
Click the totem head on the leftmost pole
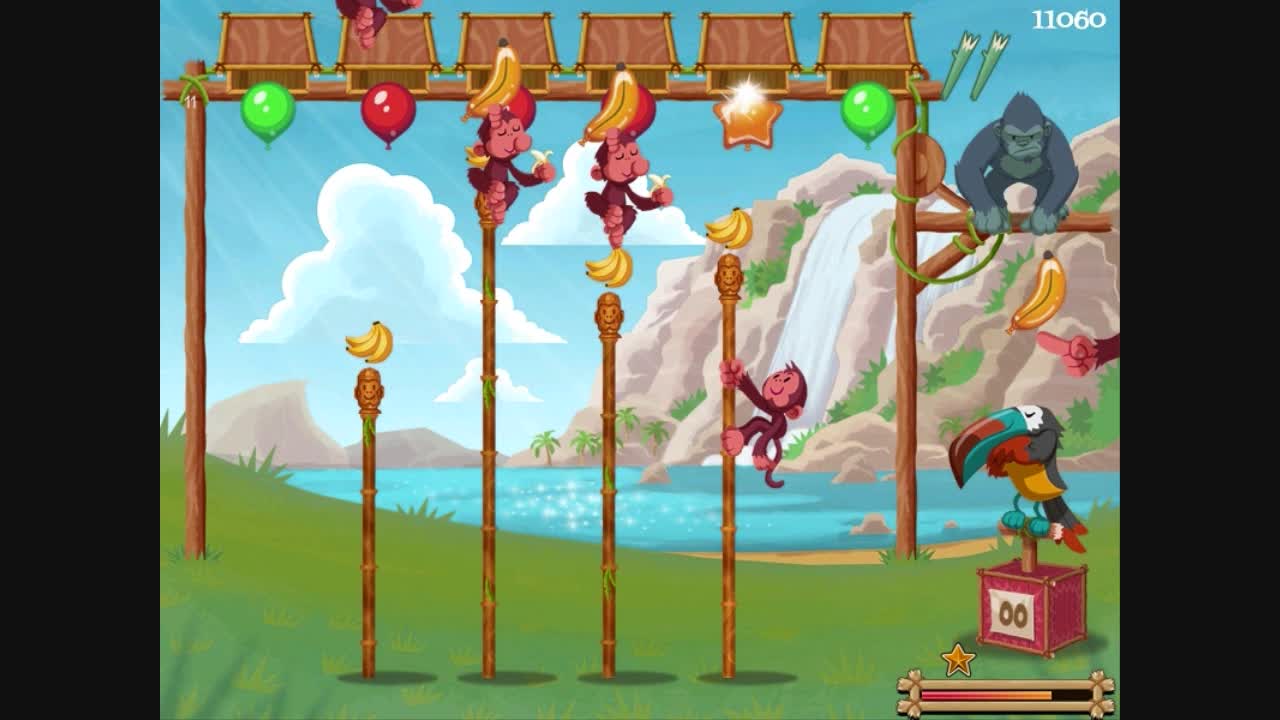[x=368, y=390]
